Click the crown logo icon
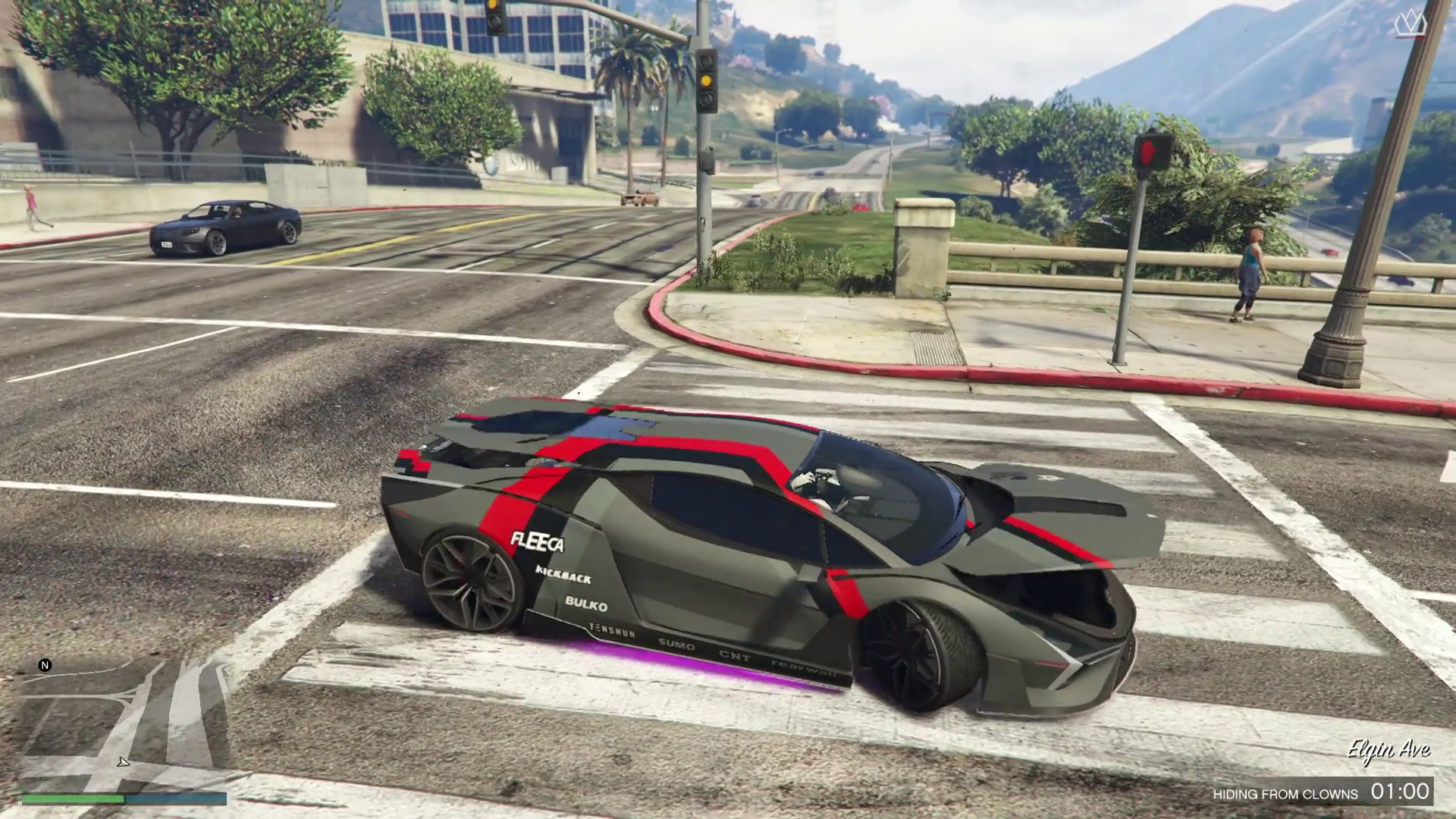Image resolution: width=1456 pixels, height=819 pixels. pos(1410,24)
